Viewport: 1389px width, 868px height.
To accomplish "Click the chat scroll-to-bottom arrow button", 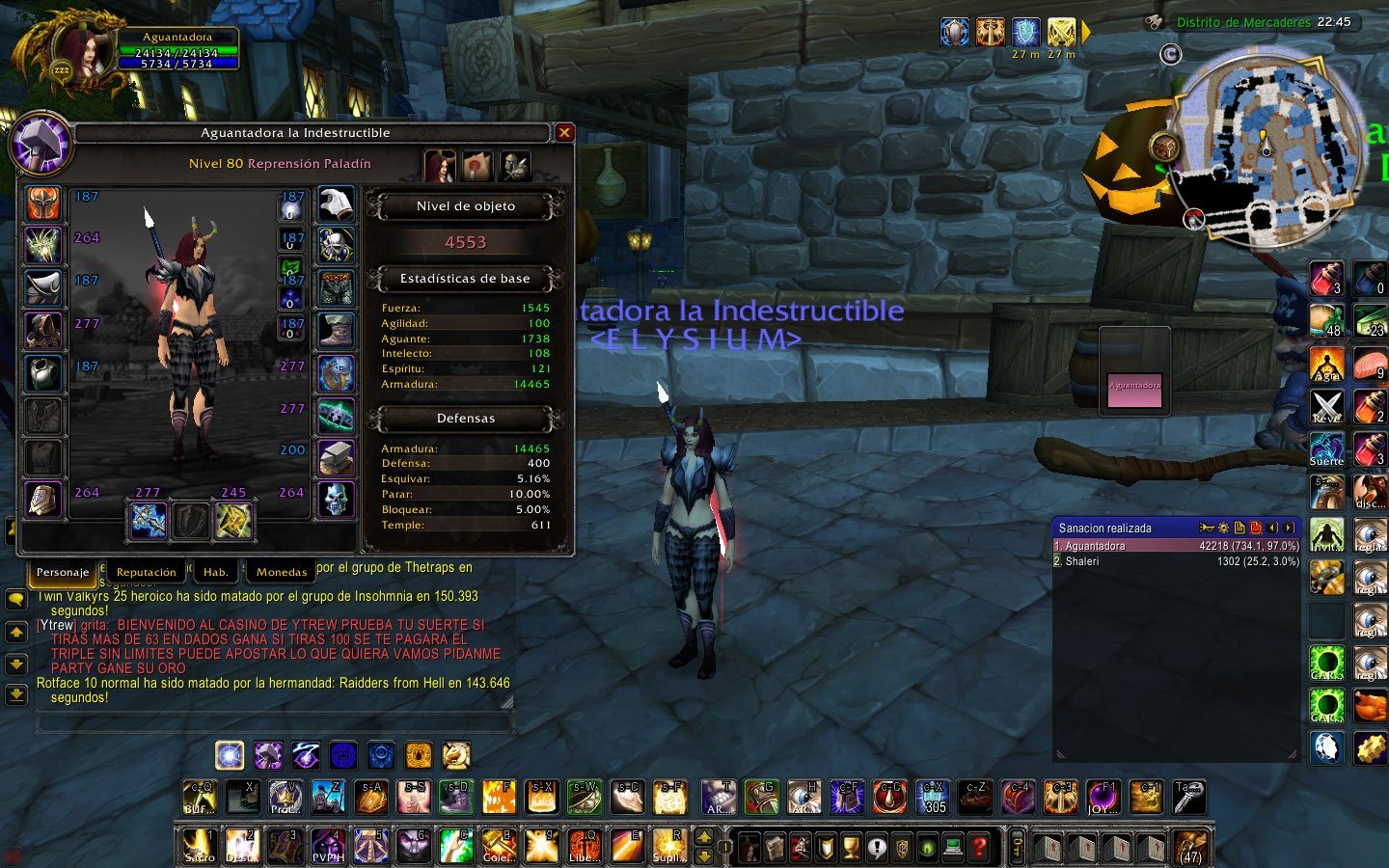I will (x=16, y=693).
